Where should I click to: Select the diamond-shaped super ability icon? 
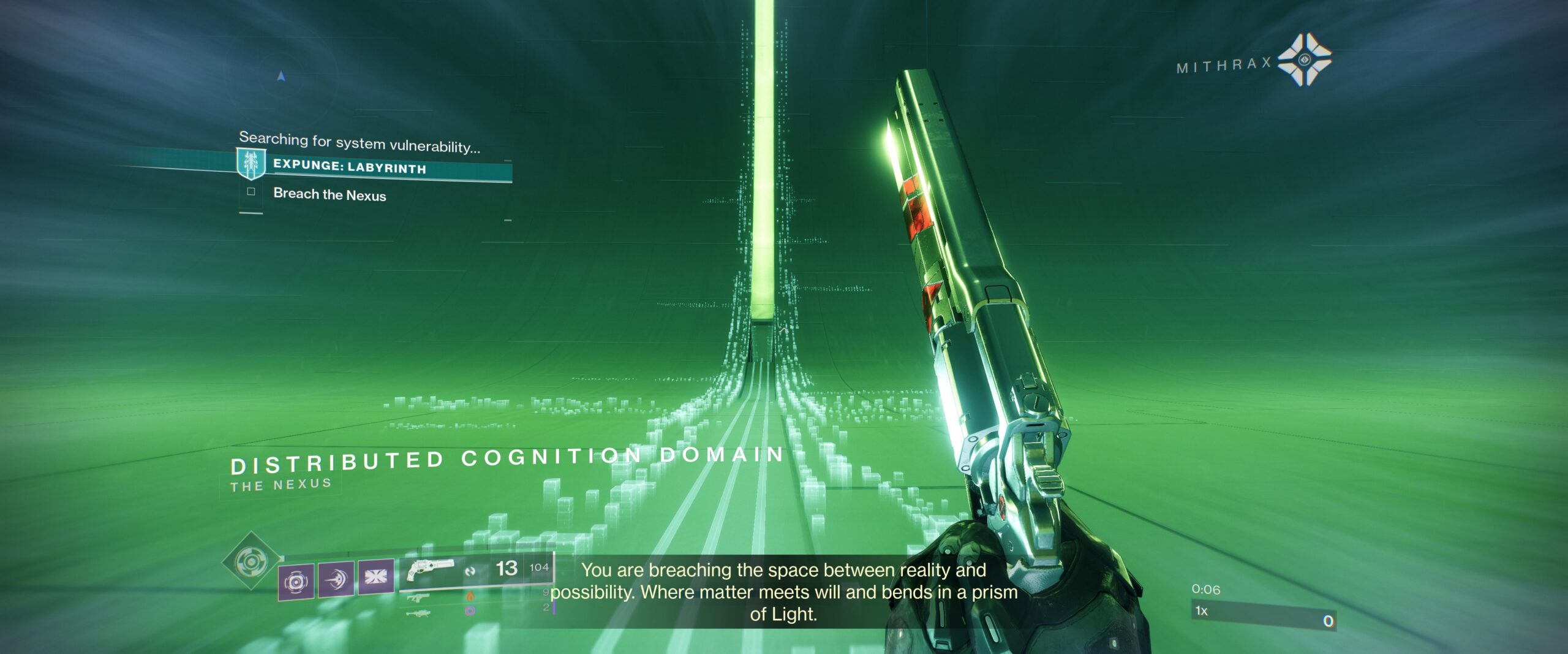click(x=250, y=561)
